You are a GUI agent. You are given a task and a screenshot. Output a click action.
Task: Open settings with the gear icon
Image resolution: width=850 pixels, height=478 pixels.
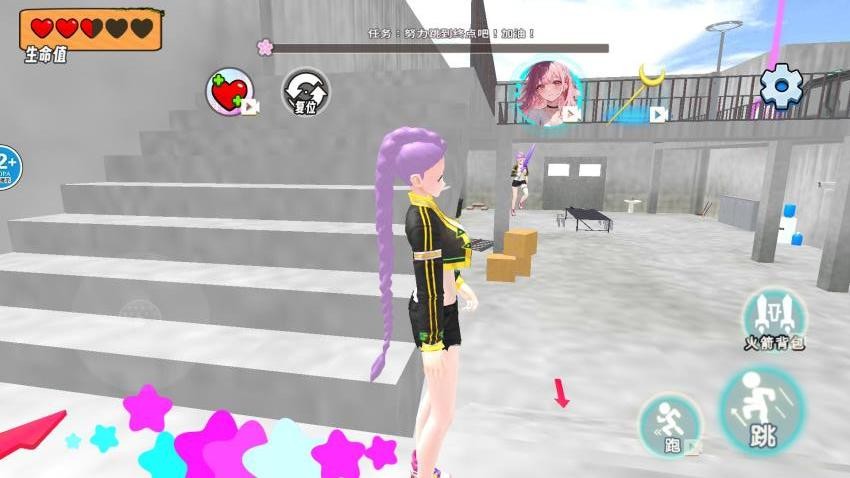point(781,87)
